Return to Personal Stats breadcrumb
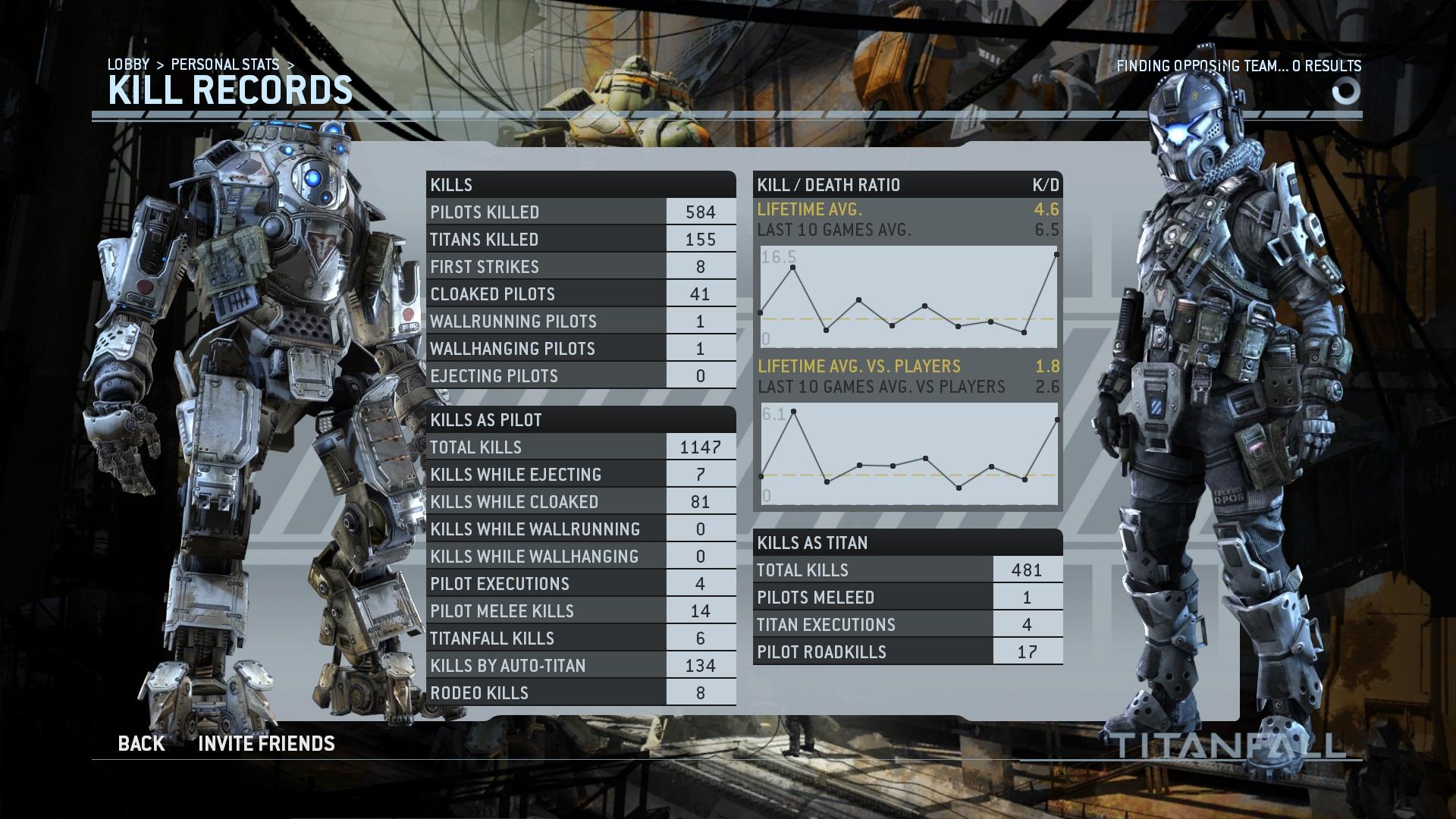The width and height of the screenshot is (1456, 819). pos(225,64)
